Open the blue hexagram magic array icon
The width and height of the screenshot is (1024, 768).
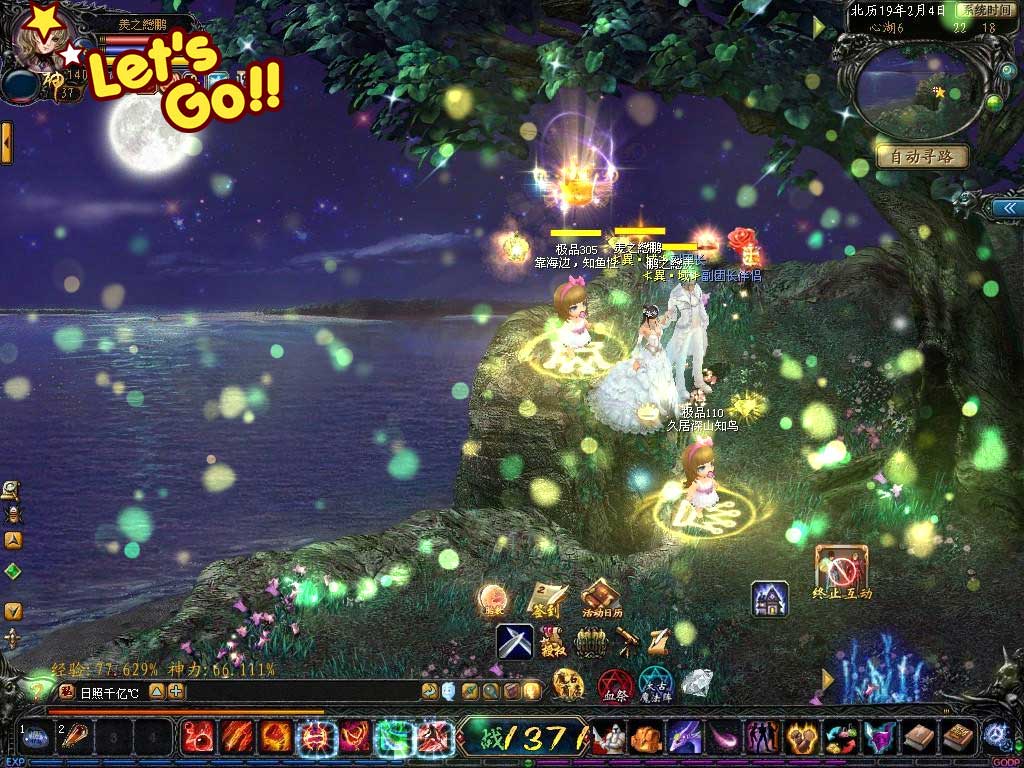tap(657, 685)
